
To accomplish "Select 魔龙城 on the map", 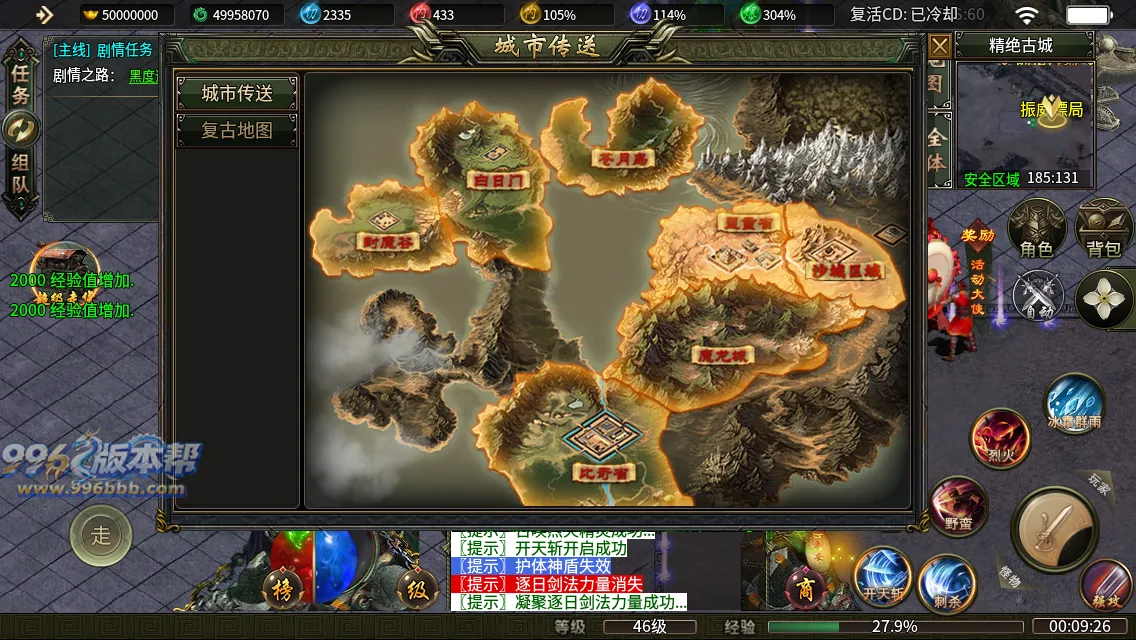I will coord(721,354).
